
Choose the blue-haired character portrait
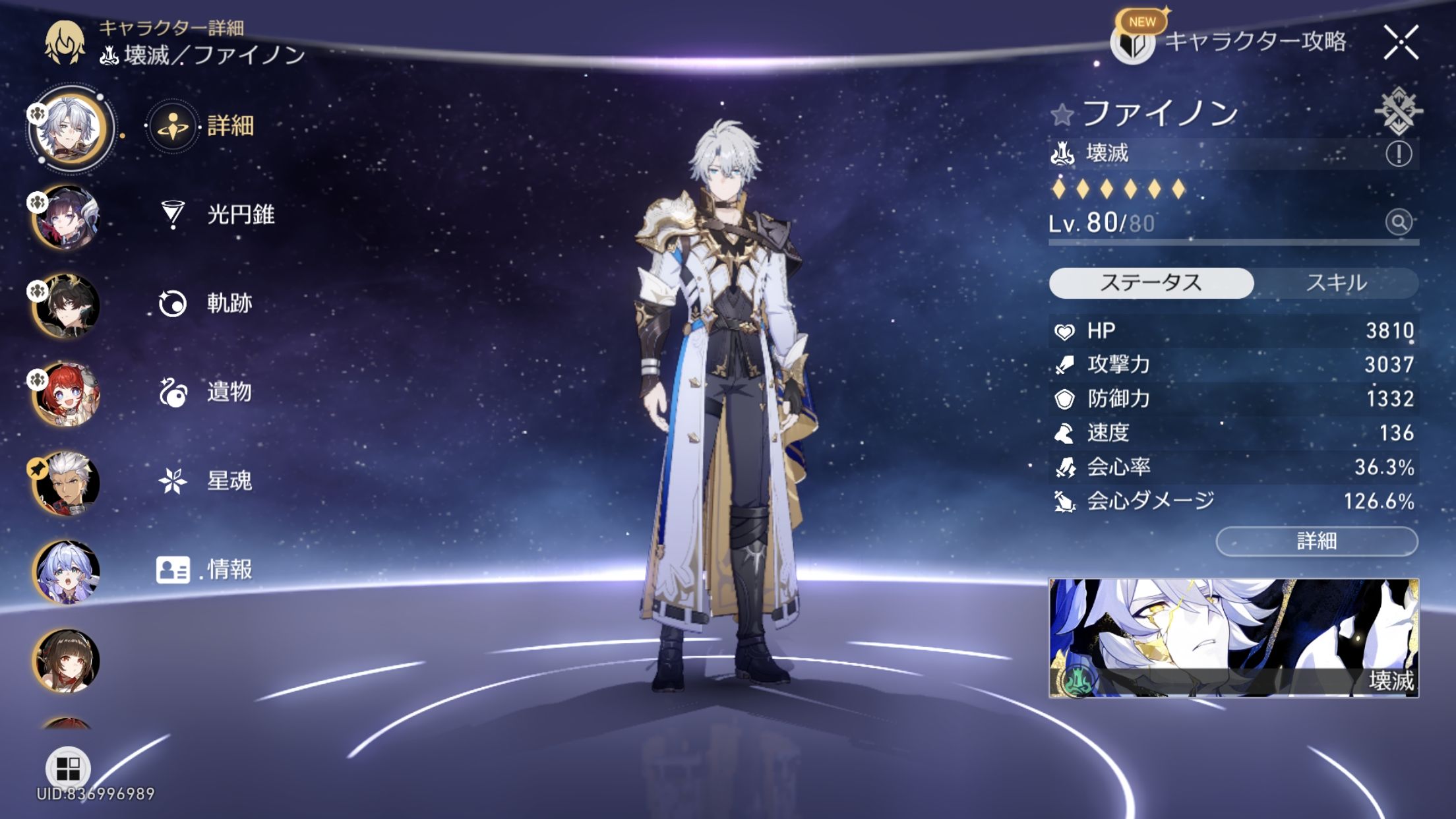[67, 572]
